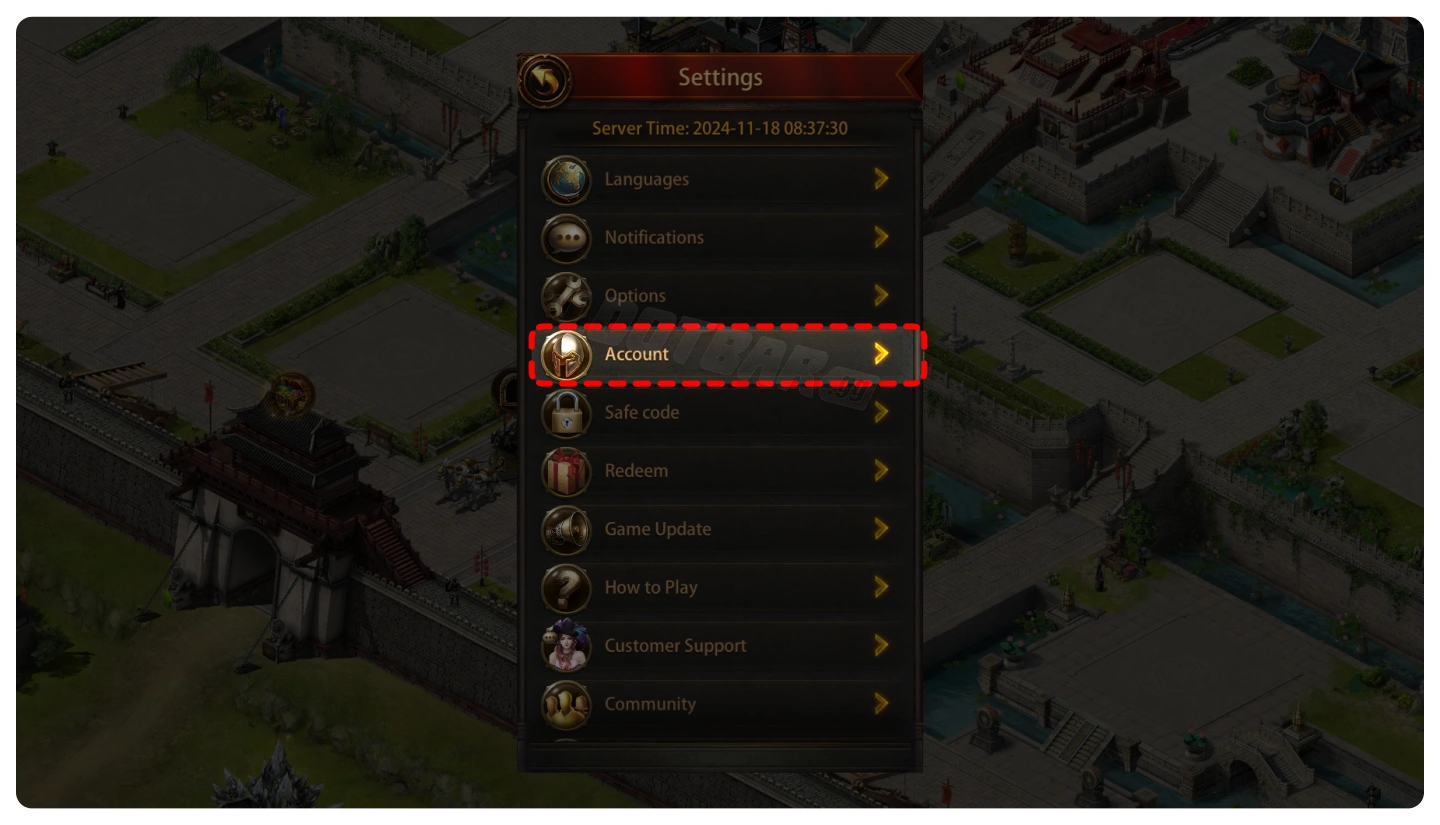
Task: Open the Redeem gift menu
Action: [719, 471]
